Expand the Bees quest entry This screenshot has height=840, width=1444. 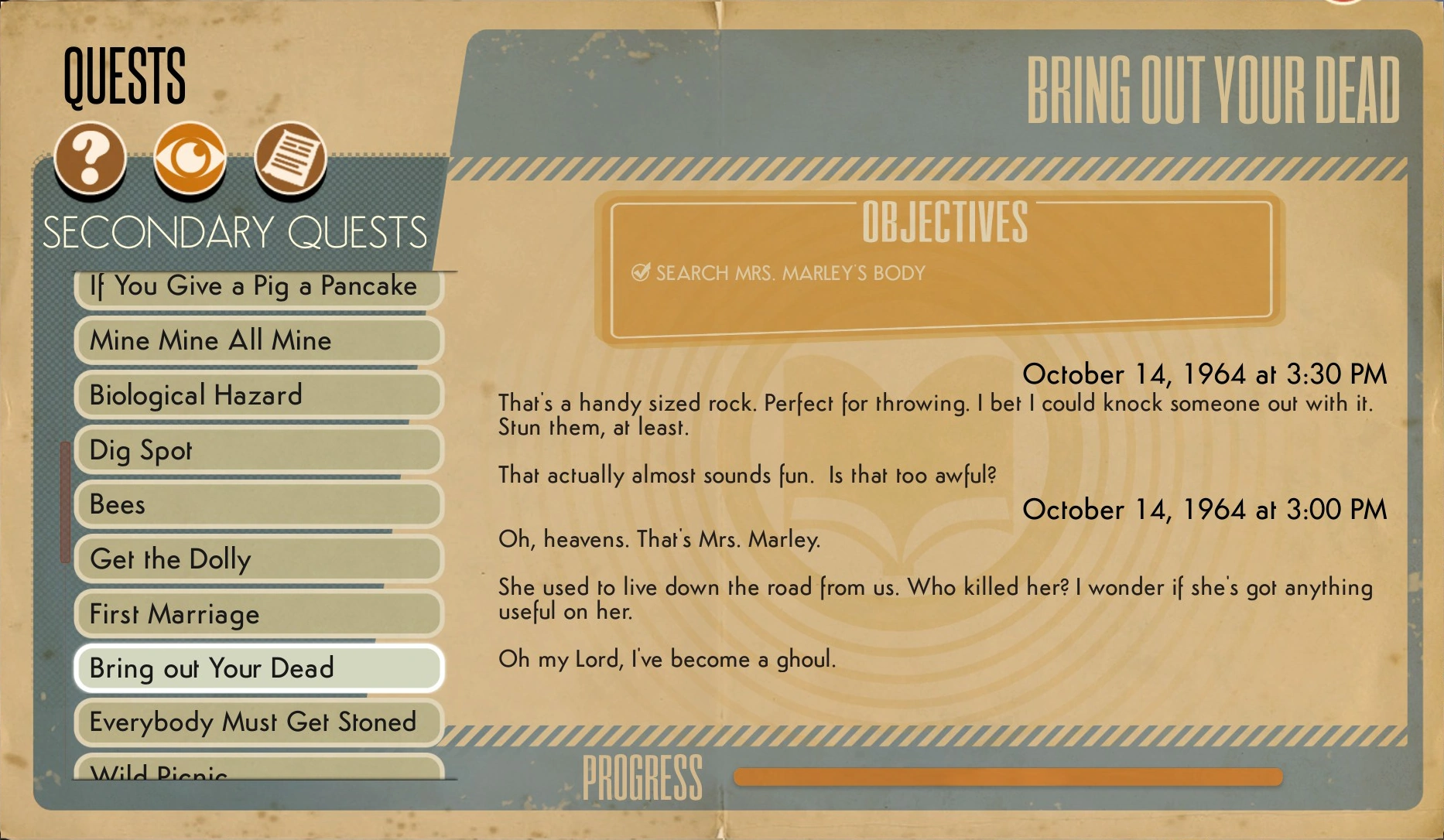258,504
